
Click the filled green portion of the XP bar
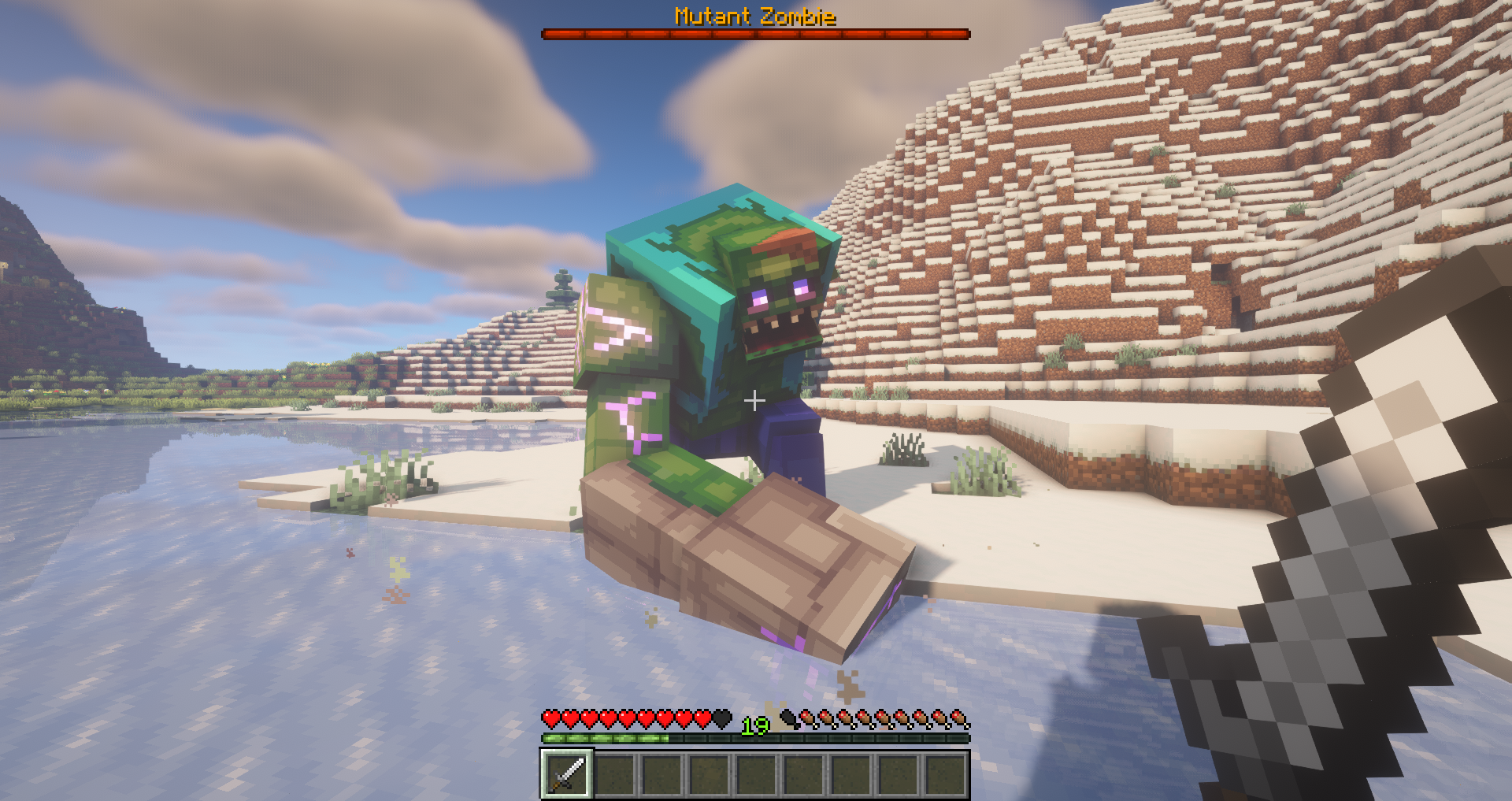click(606, 739)
